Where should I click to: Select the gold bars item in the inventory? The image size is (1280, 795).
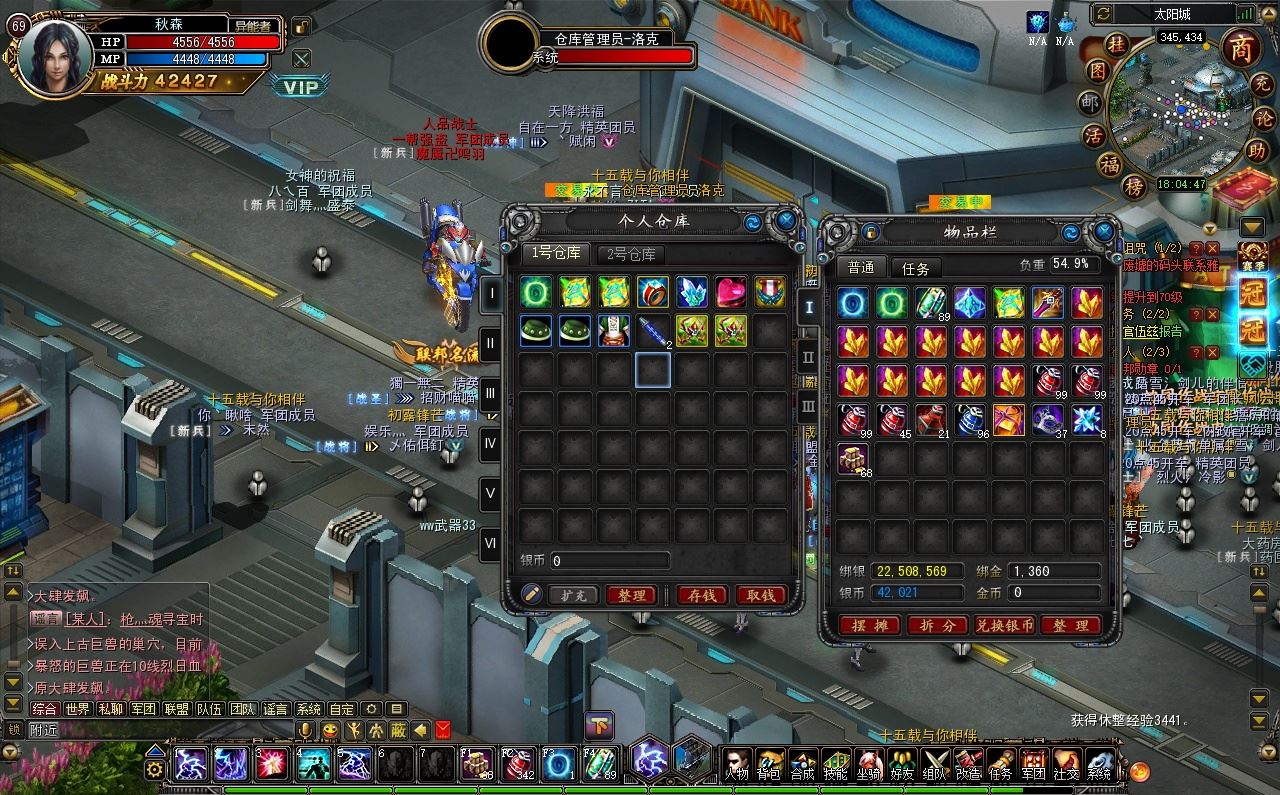click(852, 458)
